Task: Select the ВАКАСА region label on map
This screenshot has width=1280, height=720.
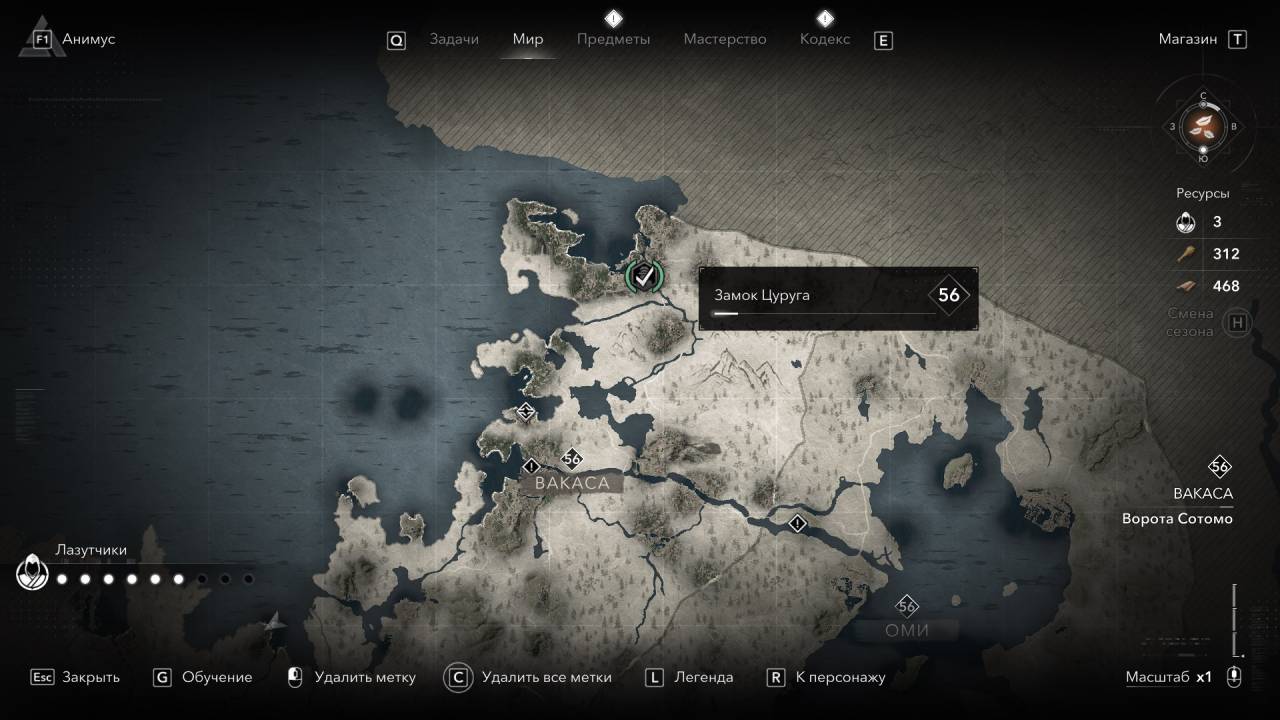Action: click(x=572, y=483)
